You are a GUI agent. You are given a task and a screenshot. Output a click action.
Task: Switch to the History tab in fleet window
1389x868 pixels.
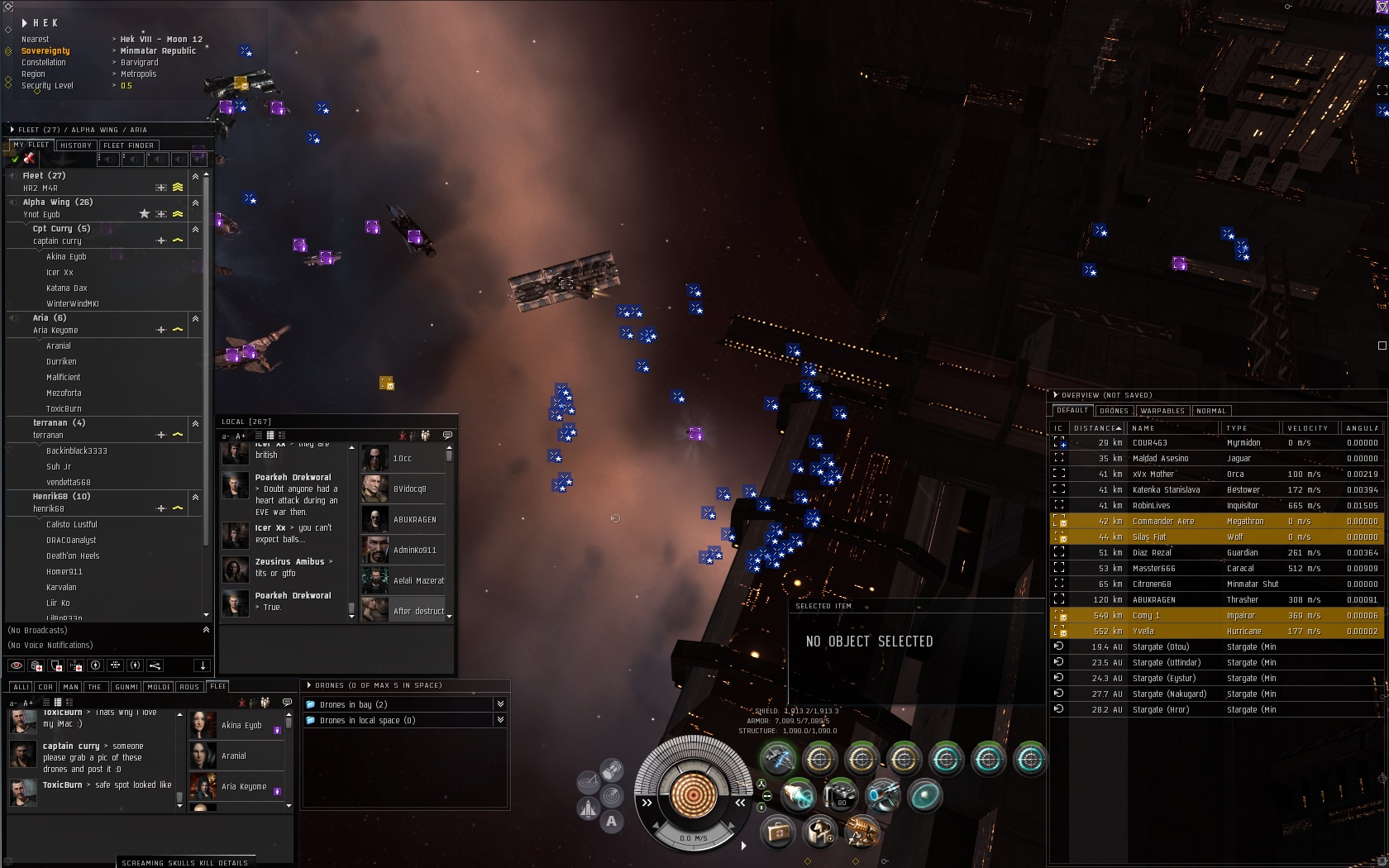[x=76, y=145]
